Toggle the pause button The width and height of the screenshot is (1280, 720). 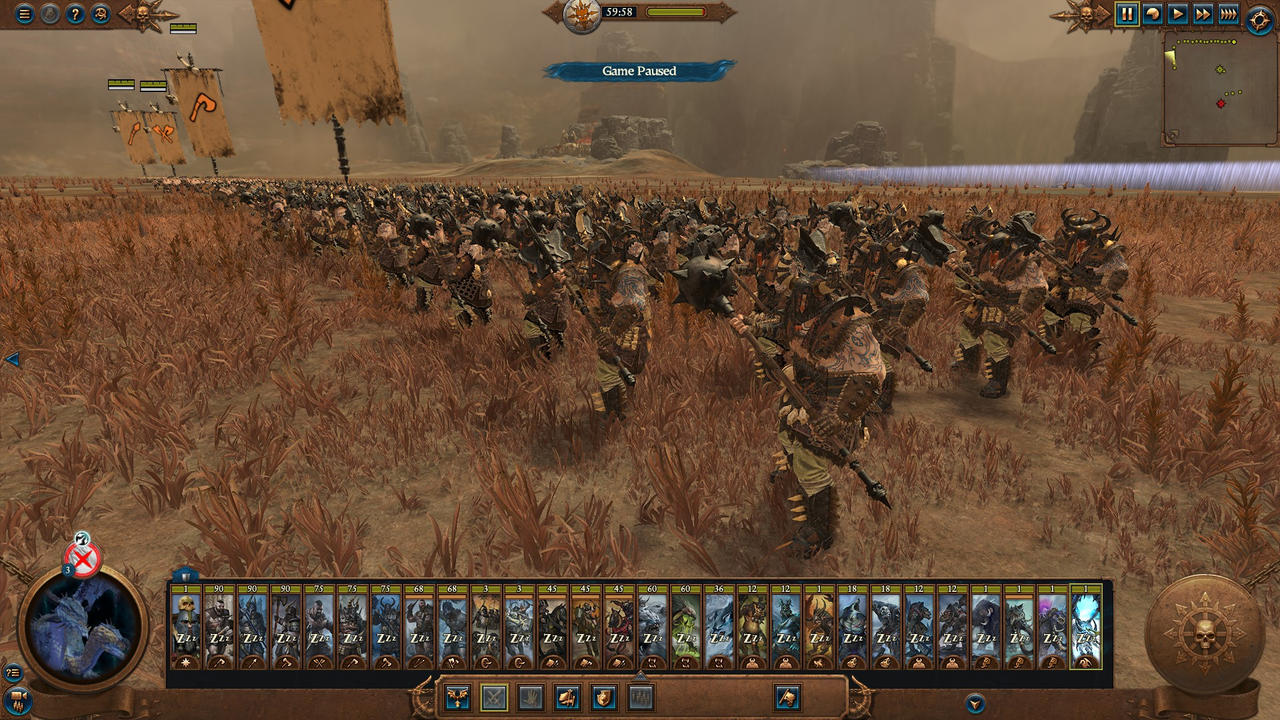tap(1127, 14)
